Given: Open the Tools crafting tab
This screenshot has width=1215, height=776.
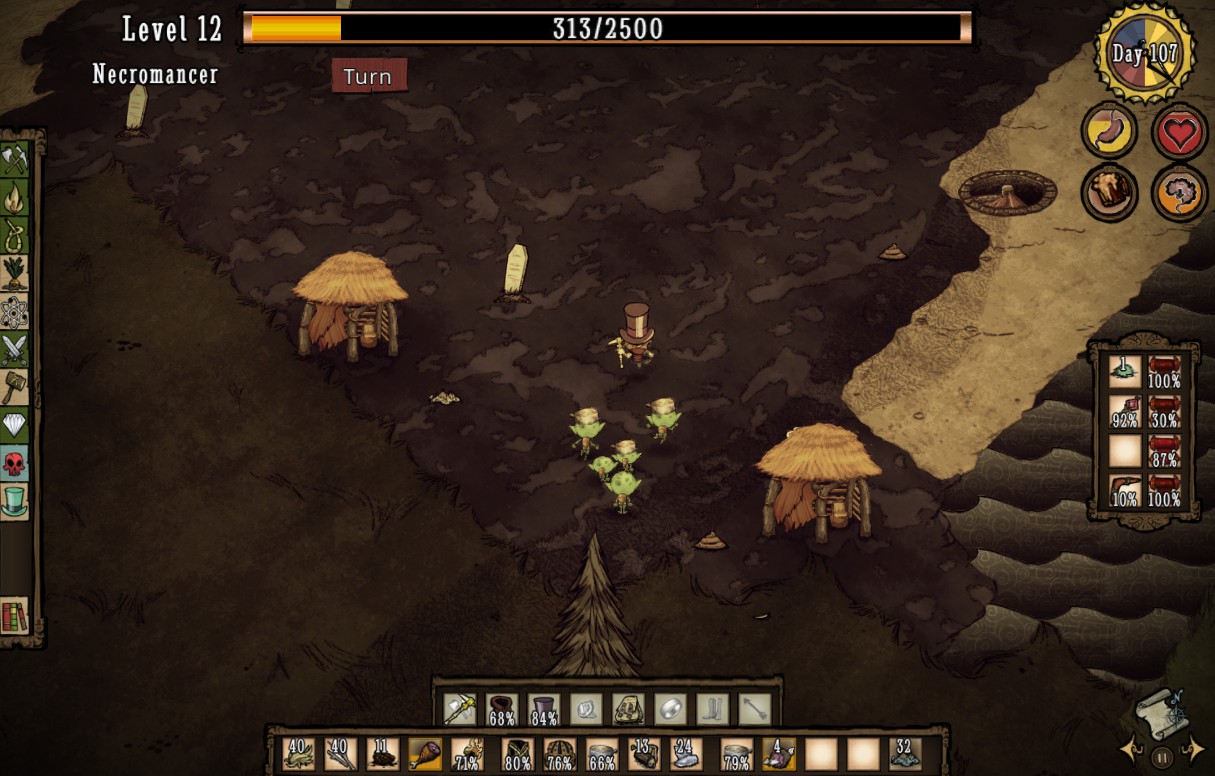Looking at the screenshot, I should (15, 160).
